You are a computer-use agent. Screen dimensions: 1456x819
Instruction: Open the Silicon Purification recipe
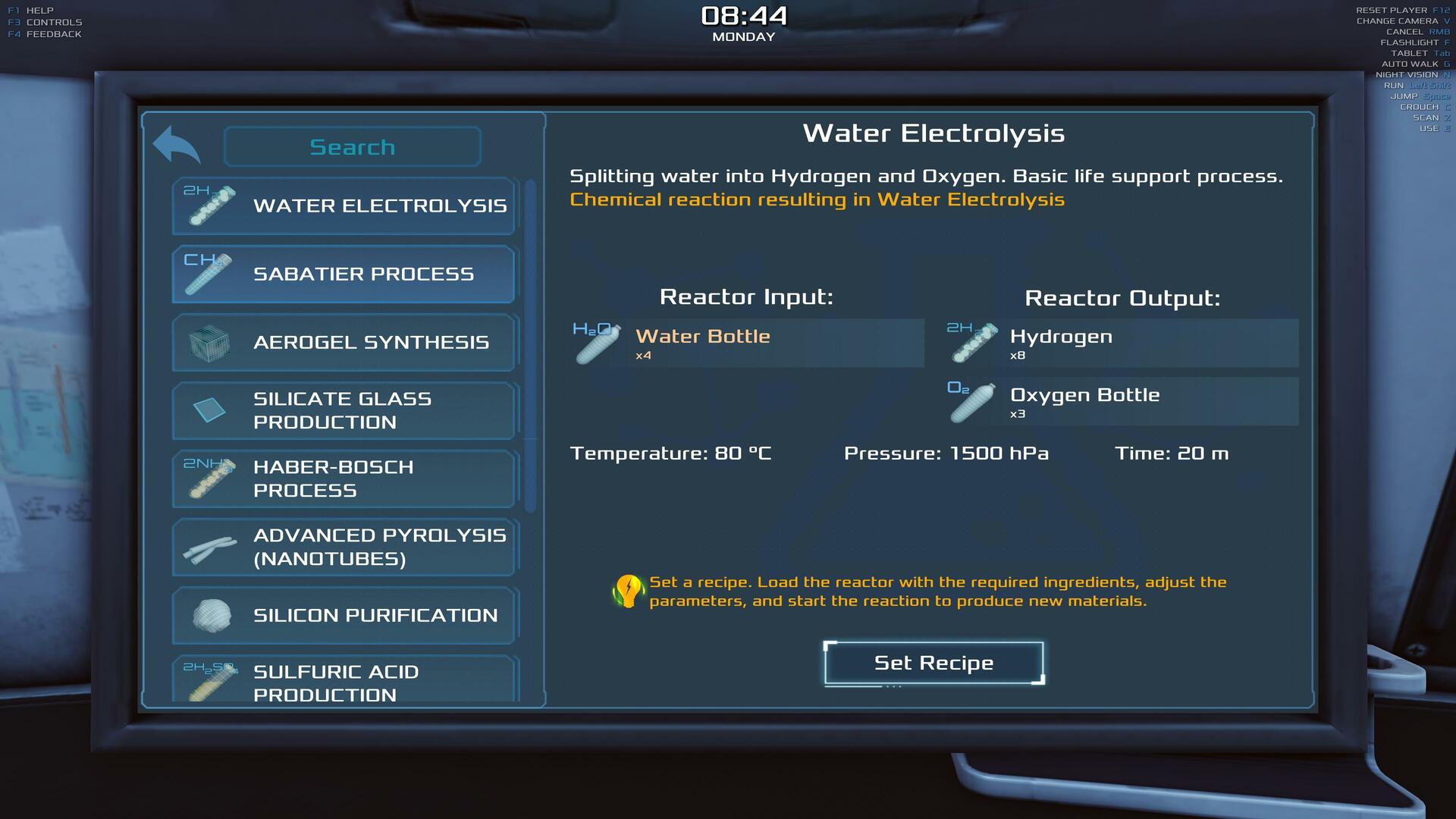click(x=344, y=615)
